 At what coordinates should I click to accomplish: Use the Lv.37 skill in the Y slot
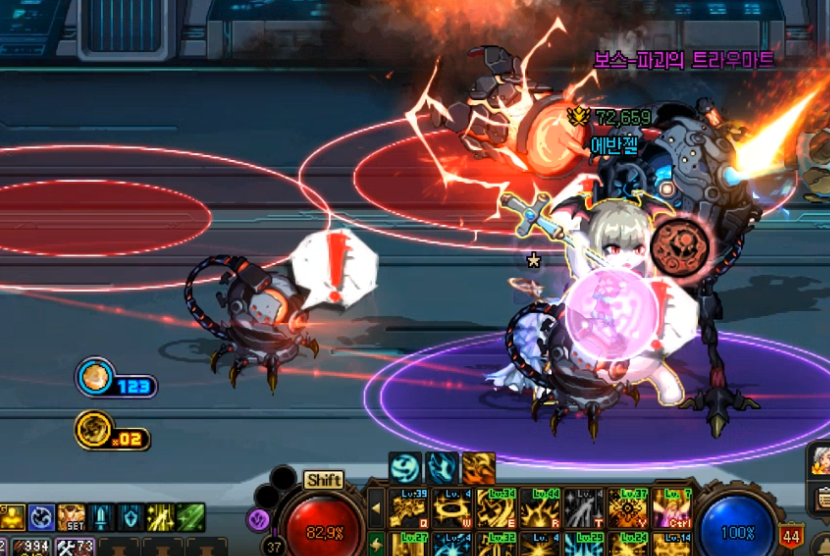coord(628,507)
